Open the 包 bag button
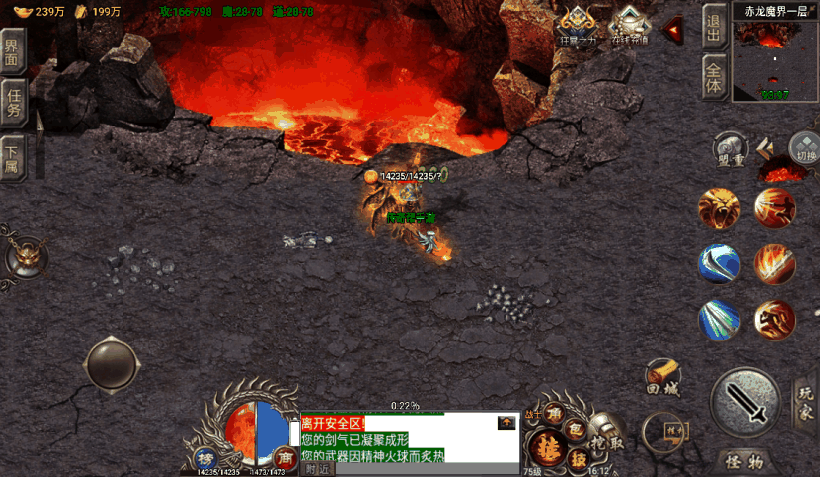820x477 pixels. [575, 428]
